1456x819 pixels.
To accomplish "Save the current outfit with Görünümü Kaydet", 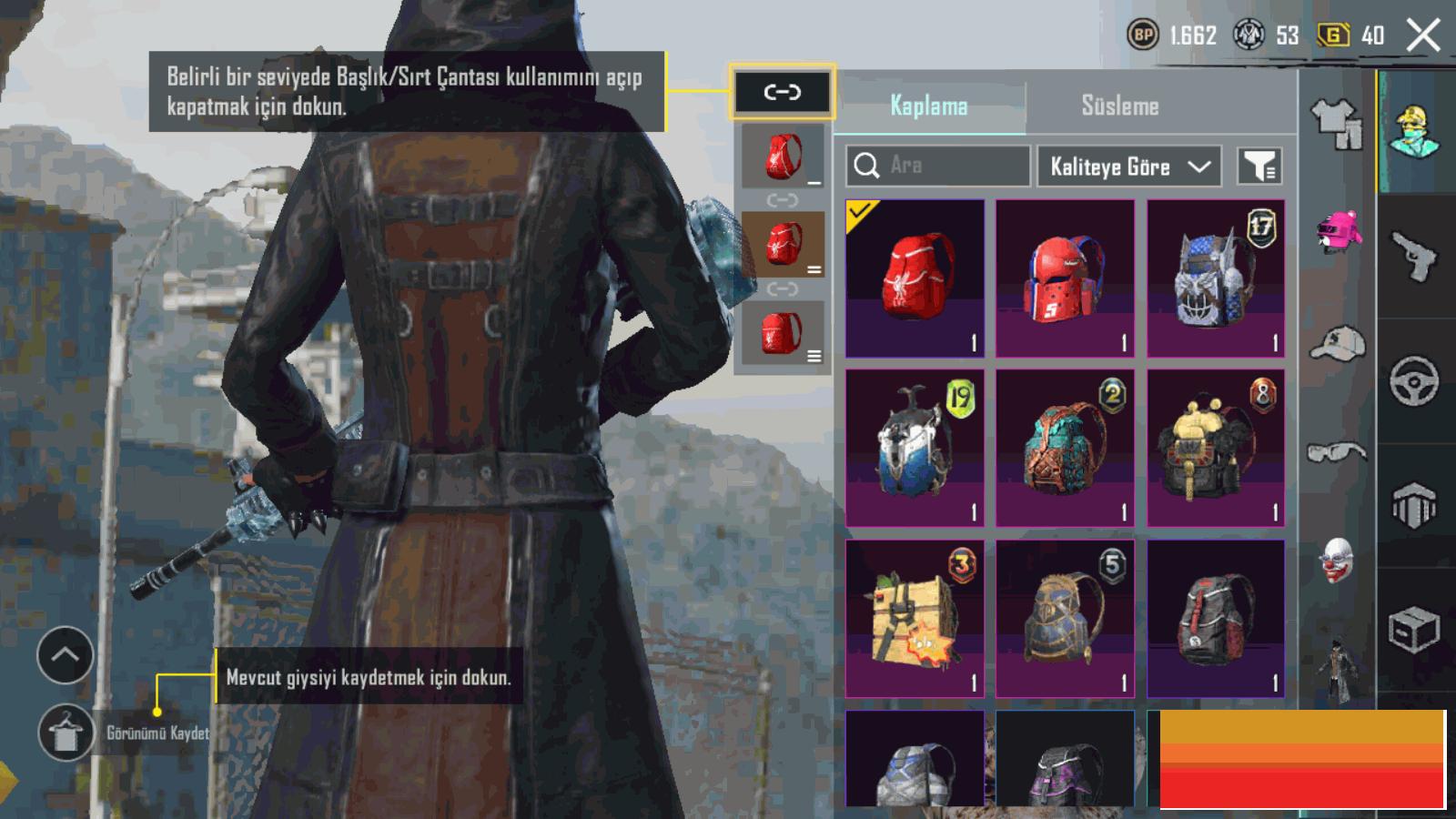I will (66, 733).
